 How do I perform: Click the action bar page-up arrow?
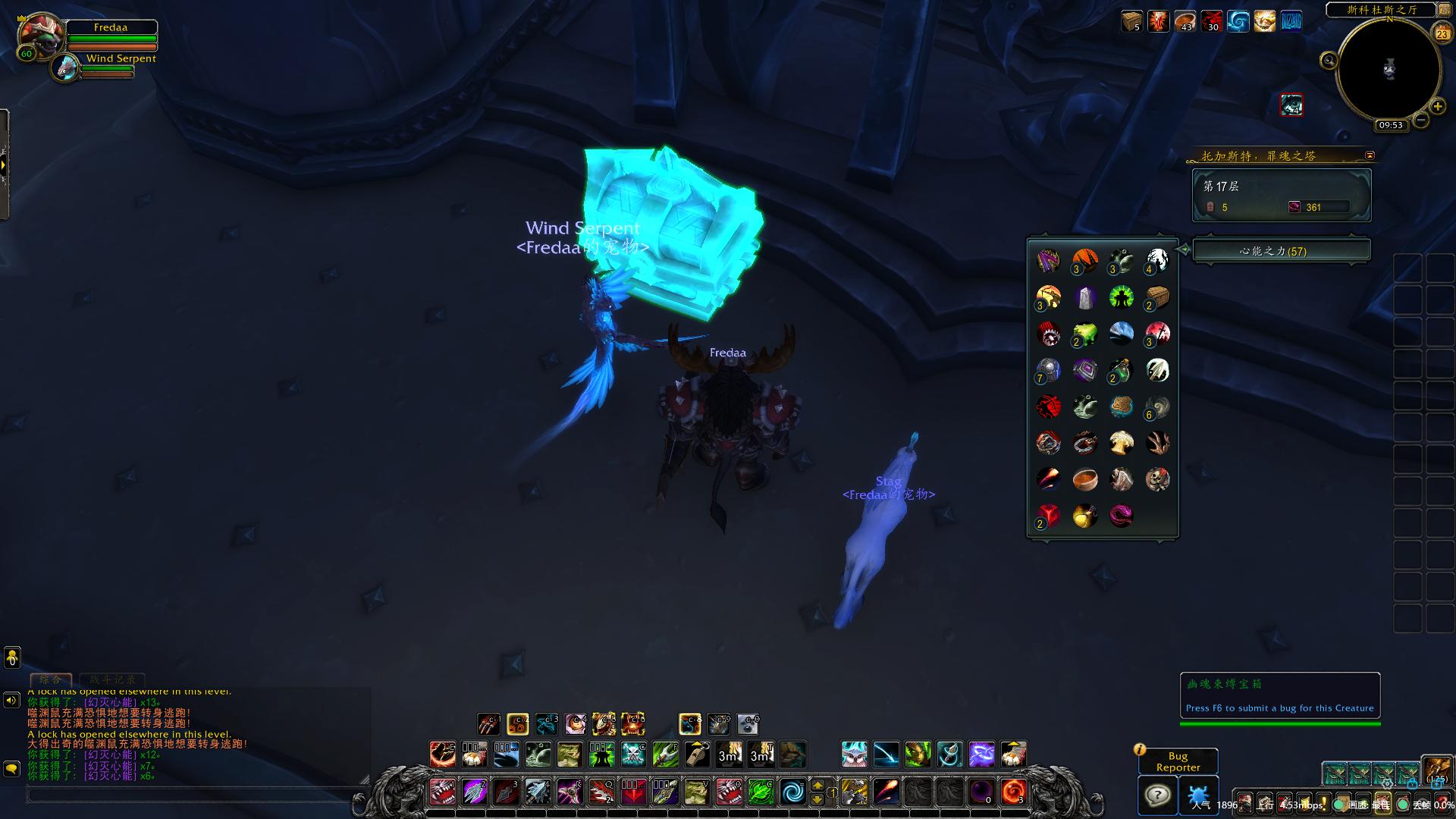817,785
